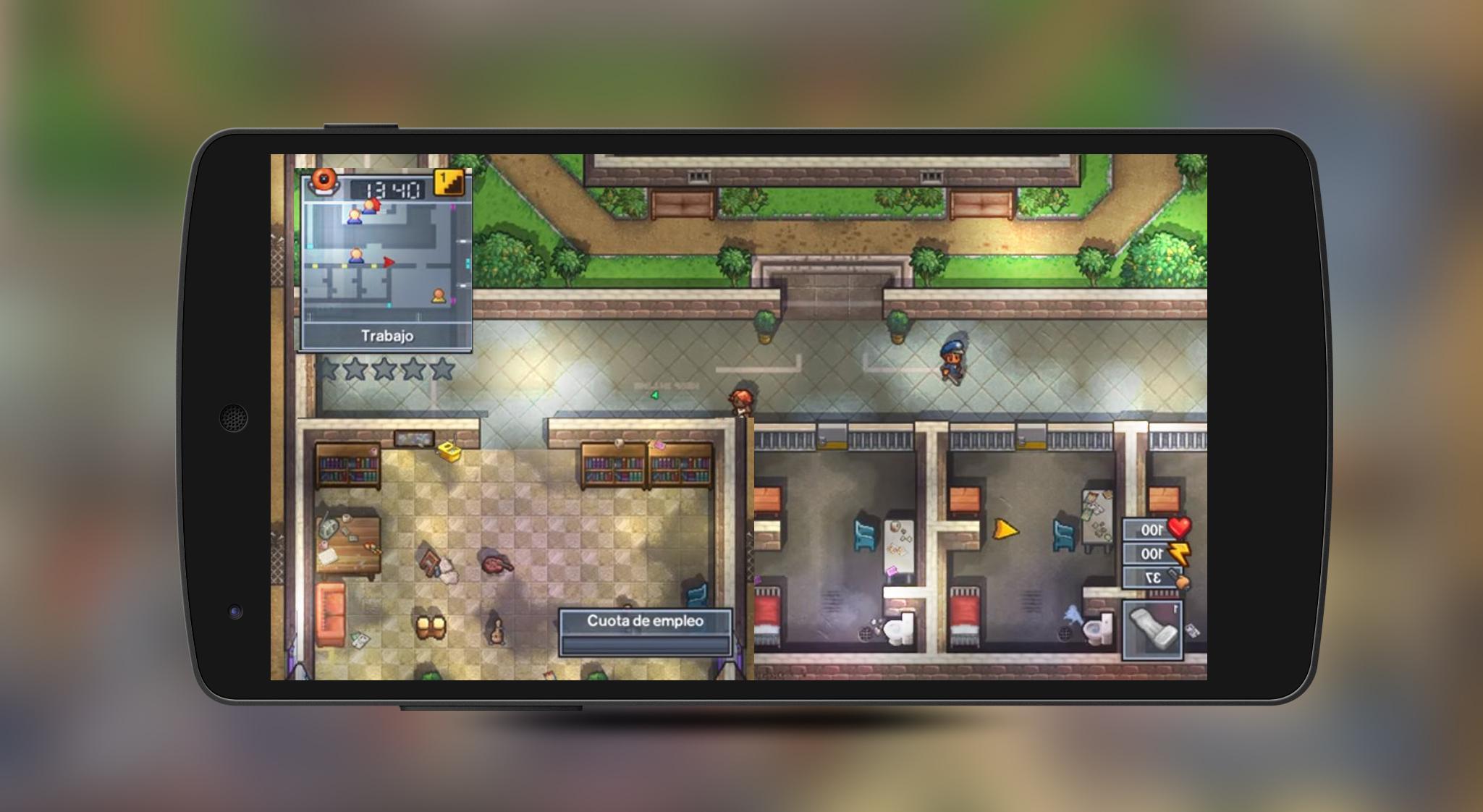The image size is (1483, 812).
Task: Tap the fifth heat star
Action: pos(441,368)
